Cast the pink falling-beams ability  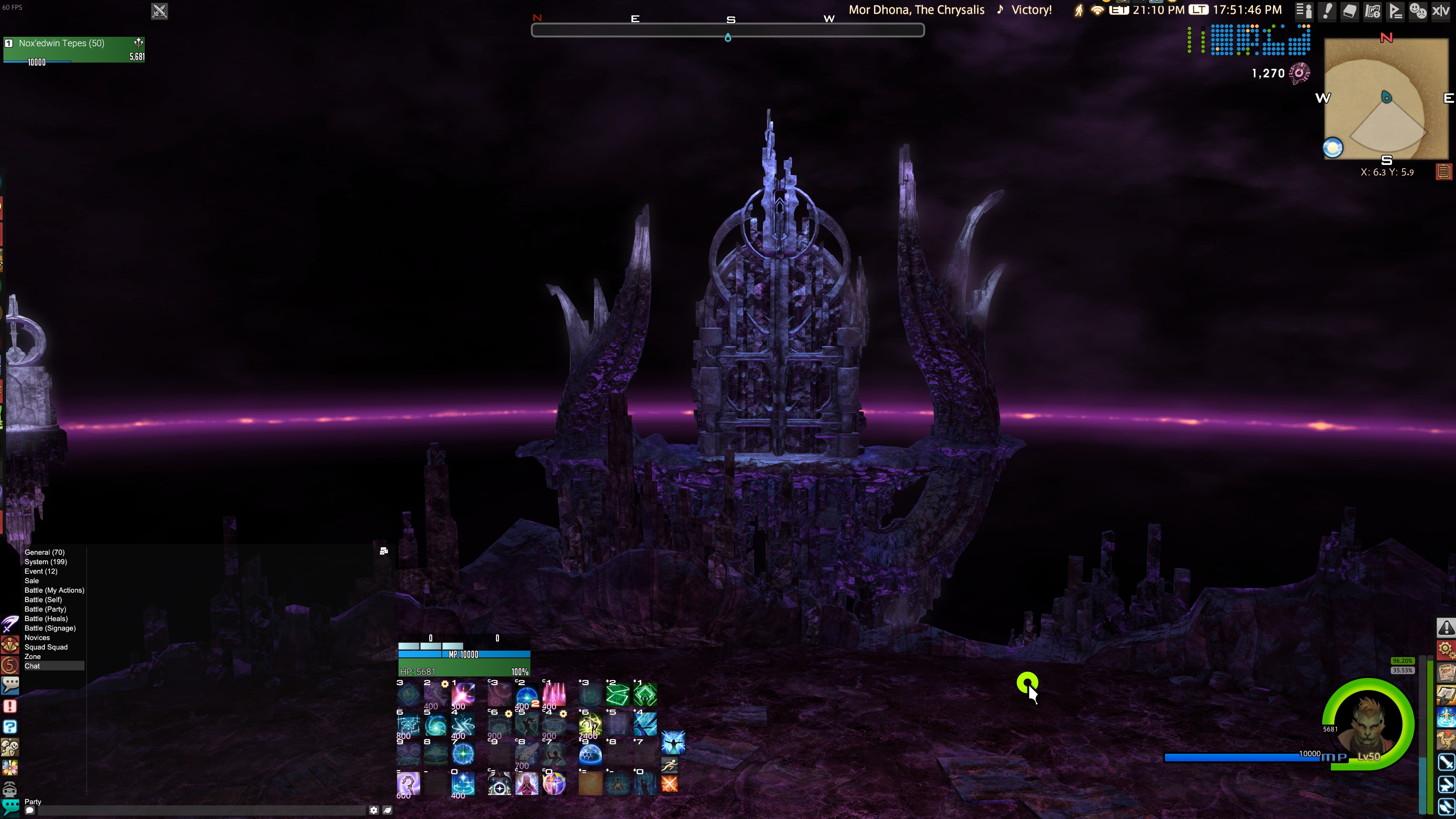click(x=554, y=694)
